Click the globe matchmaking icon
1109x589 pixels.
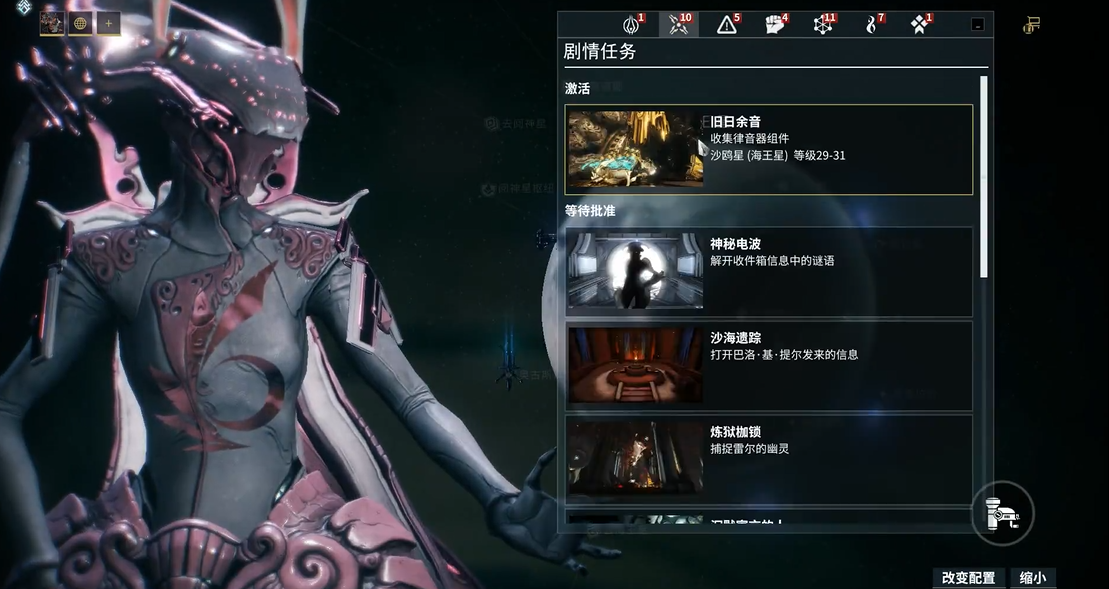(80, 23)
